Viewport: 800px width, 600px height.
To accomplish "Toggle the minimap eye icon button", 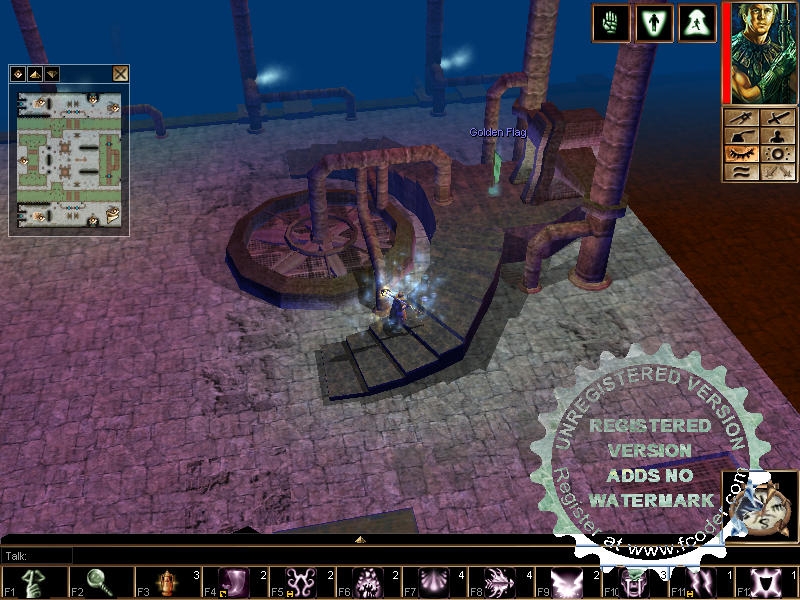I will click(x=19, y=73).
